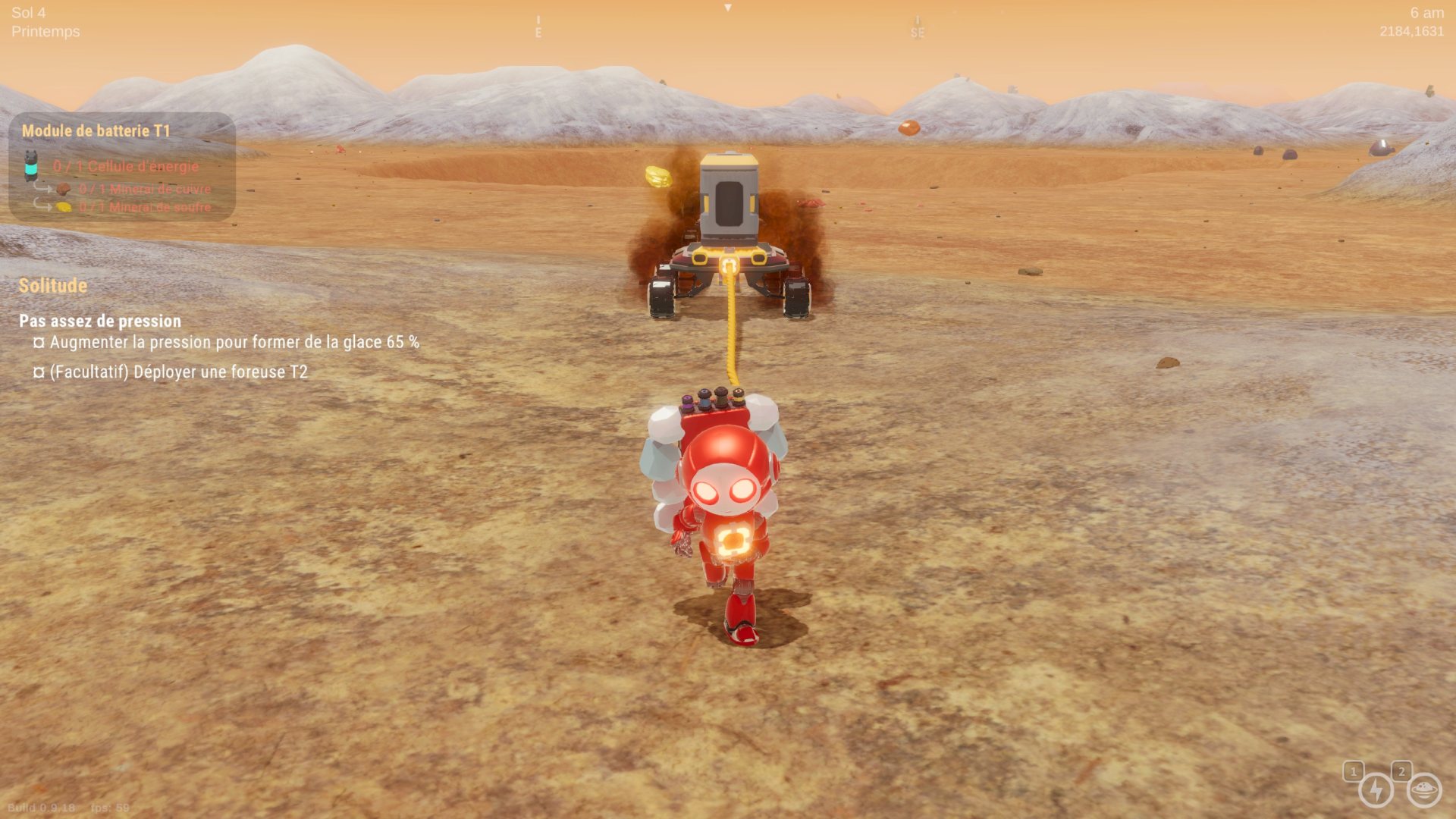Open the Solitude quest tracker title
The image size is (1456, 819).
click(x=53, y=286)
